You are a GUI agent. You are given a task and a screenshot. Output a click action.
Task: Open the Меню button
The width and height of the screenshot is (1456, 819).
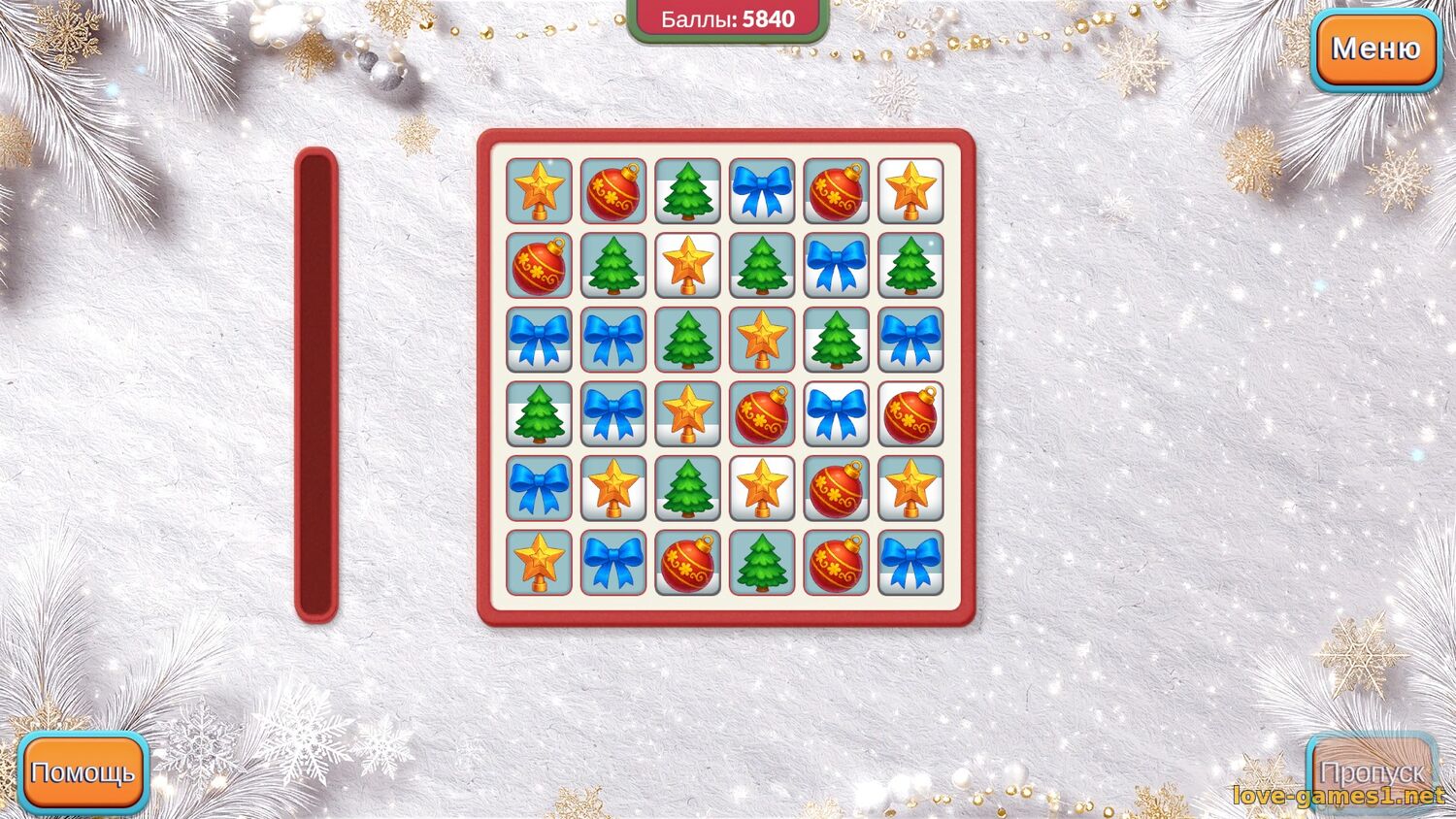tap(1375, 49)
